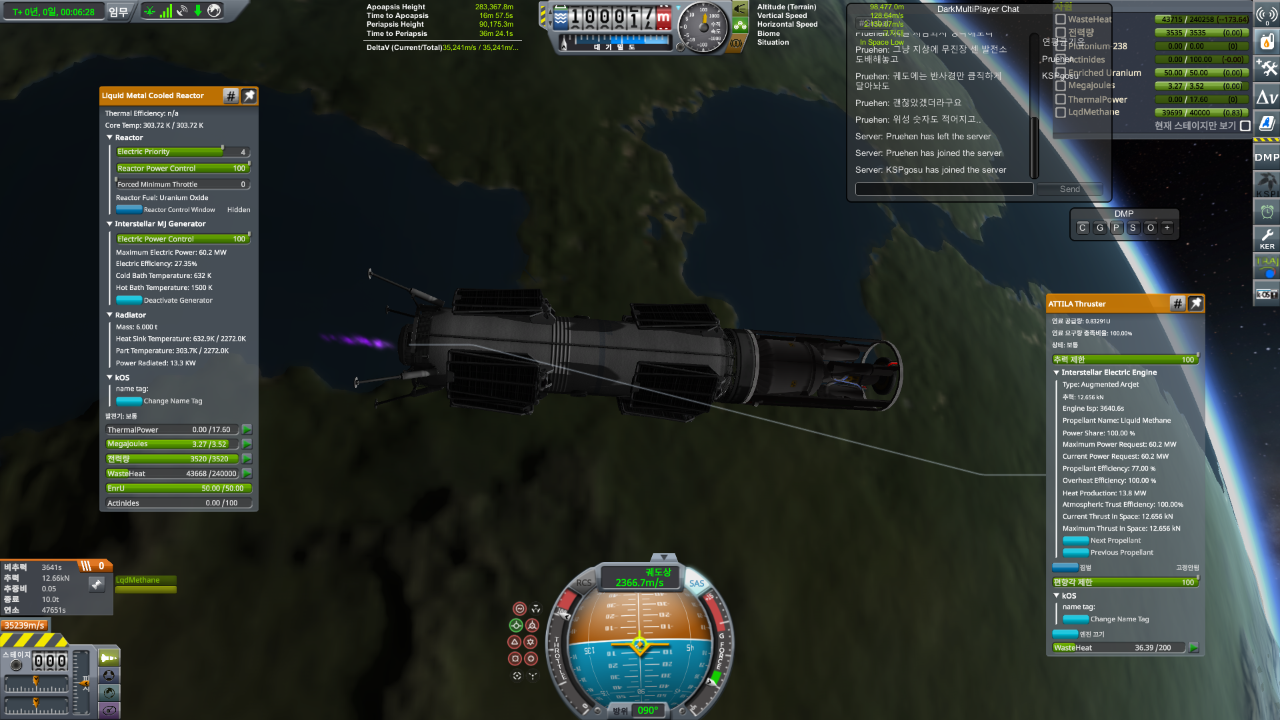Open the delta-V toolbar button

(1266, 96)
